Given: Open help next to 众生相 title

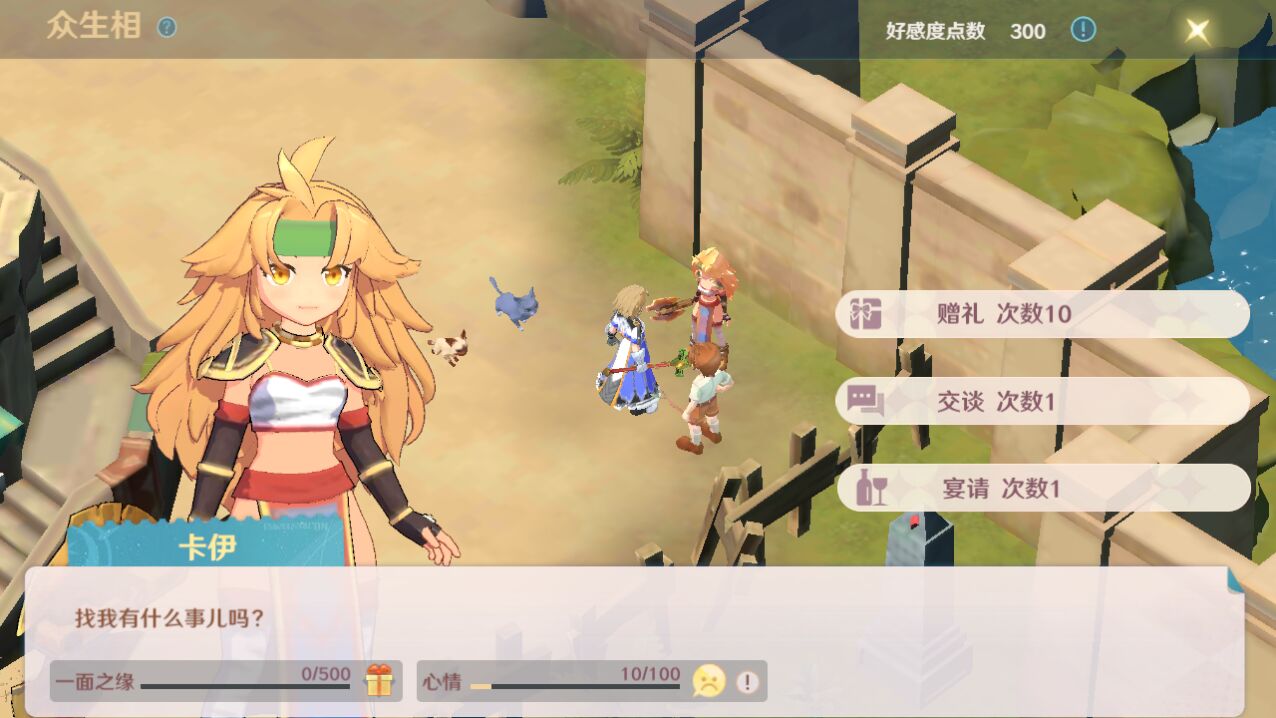Looking at the screenshot, I should (167, 28).
